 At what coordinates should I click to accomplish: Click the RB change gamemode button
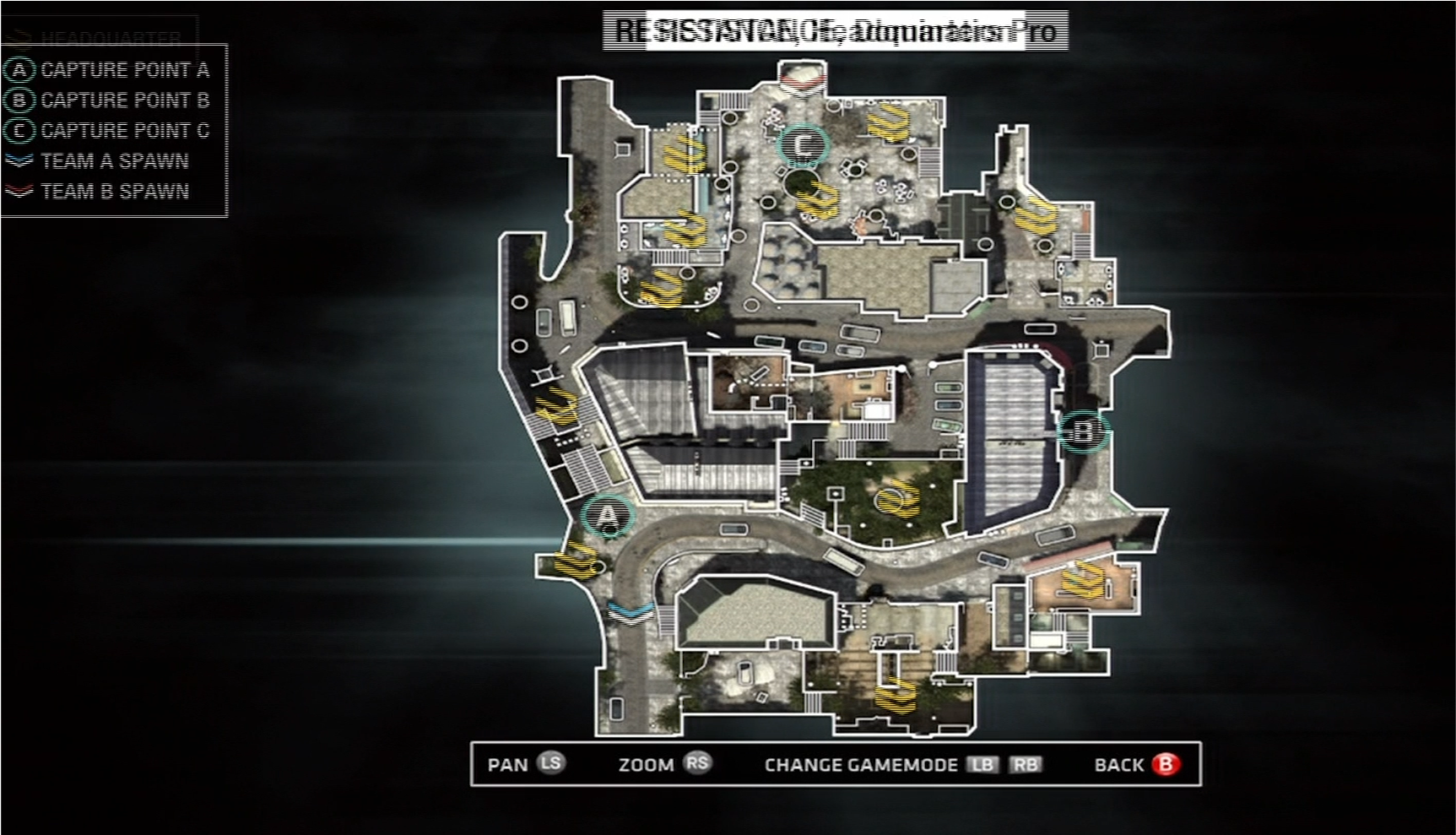click(1025, 765)
